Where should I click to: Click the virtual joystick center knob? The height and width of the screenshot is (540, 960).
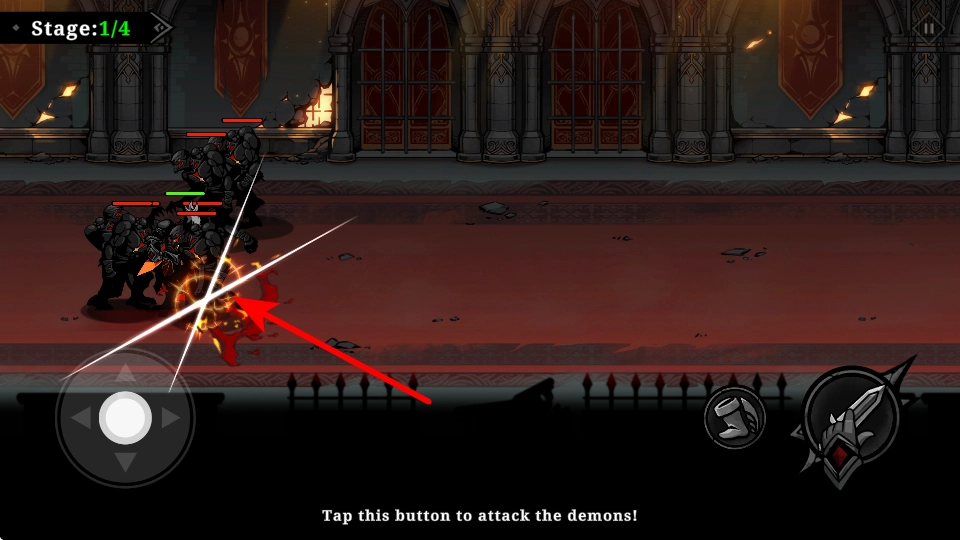(x=125, y=418)
